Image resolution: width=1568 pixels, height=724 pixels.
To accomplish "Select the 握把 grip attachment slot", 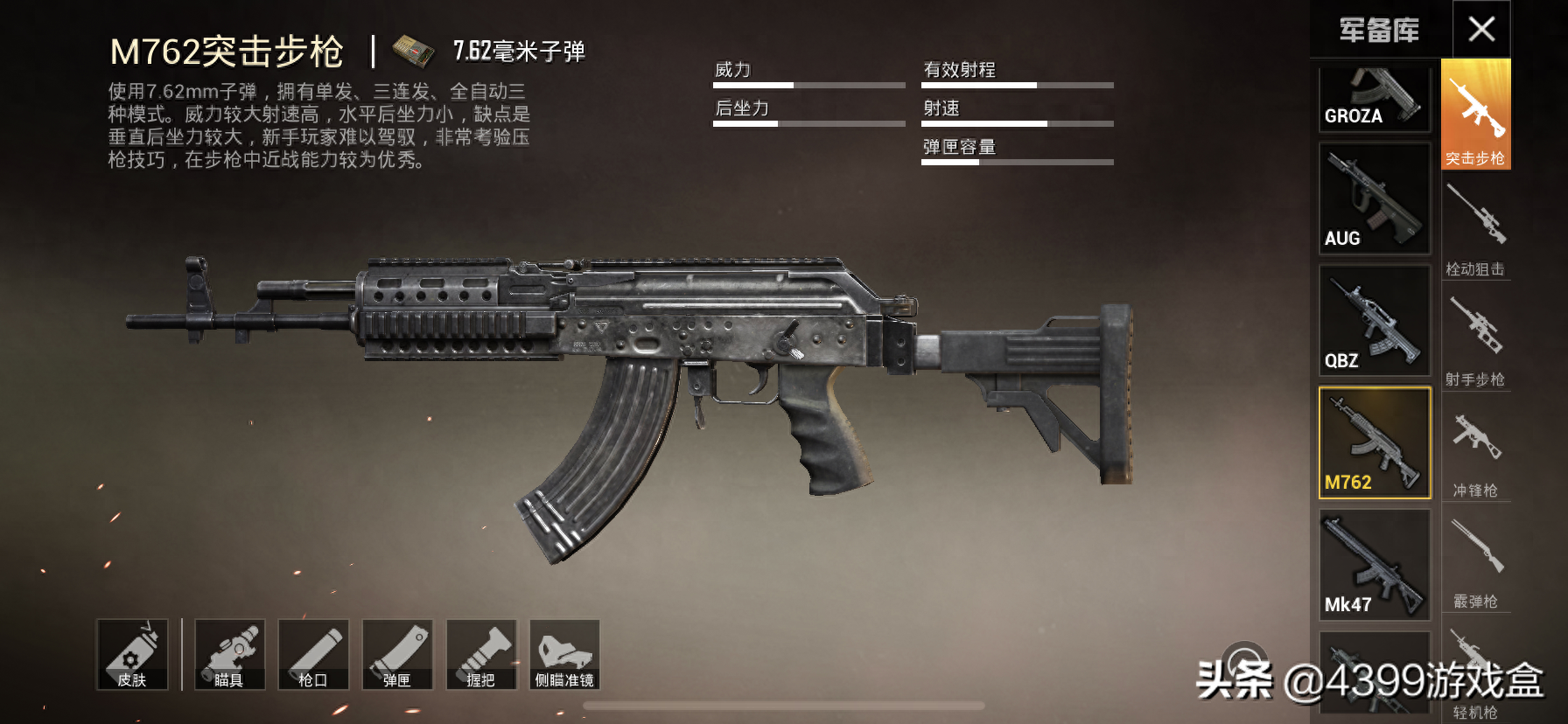I will point(481,655).
